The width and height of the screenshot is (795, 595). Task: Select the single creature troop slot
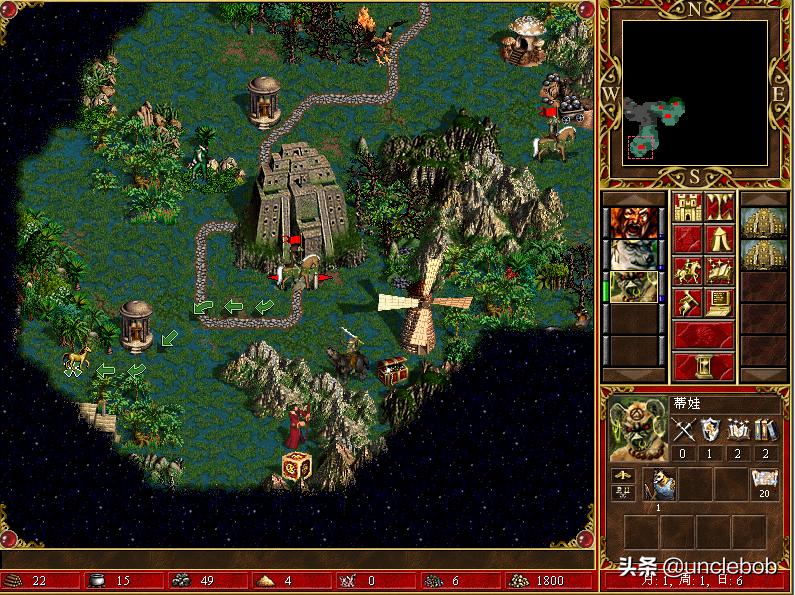point(660,483)
